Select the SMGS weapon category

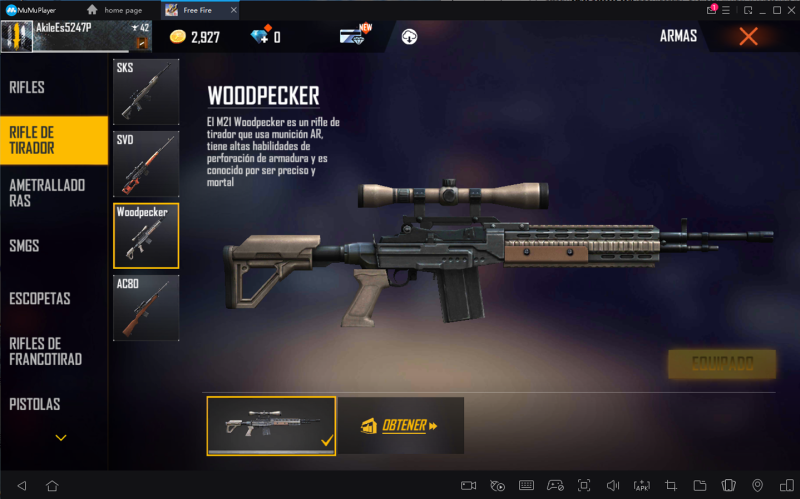point(25,245)
